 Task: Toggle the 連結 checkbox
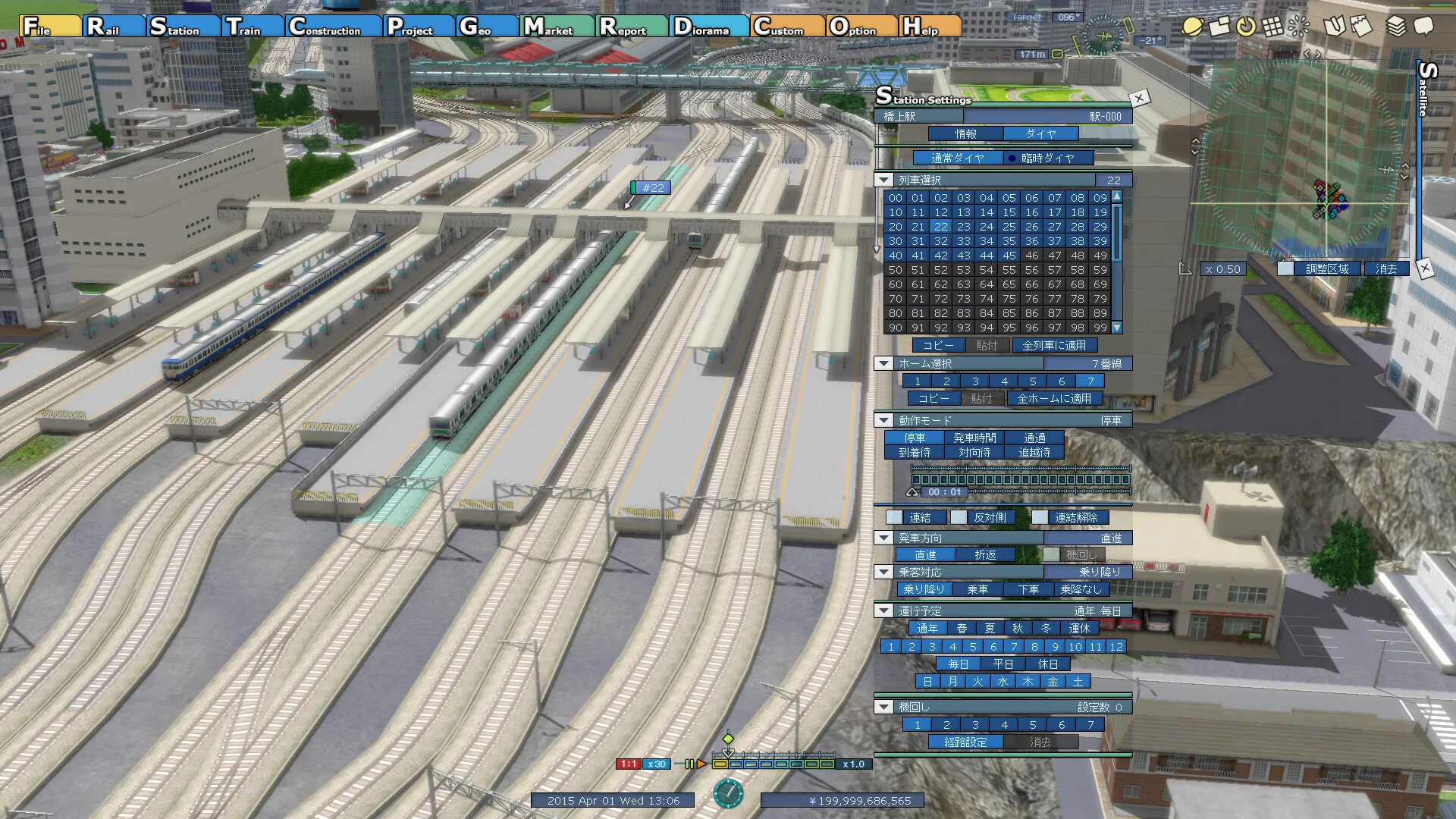point(895,518)
